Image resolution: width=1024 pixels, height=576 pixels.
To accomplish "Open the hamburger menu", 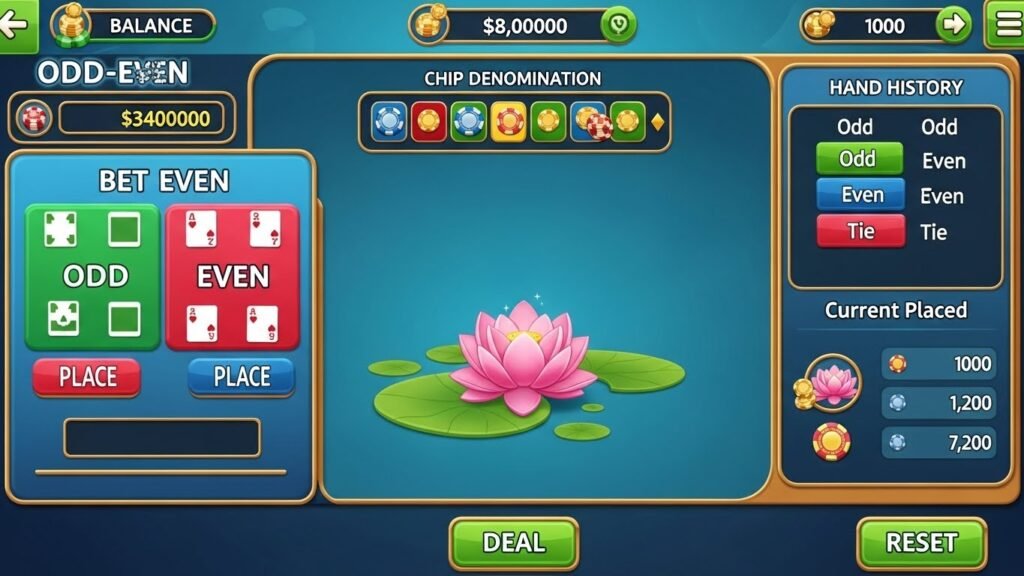I will tap(1004, 25).
